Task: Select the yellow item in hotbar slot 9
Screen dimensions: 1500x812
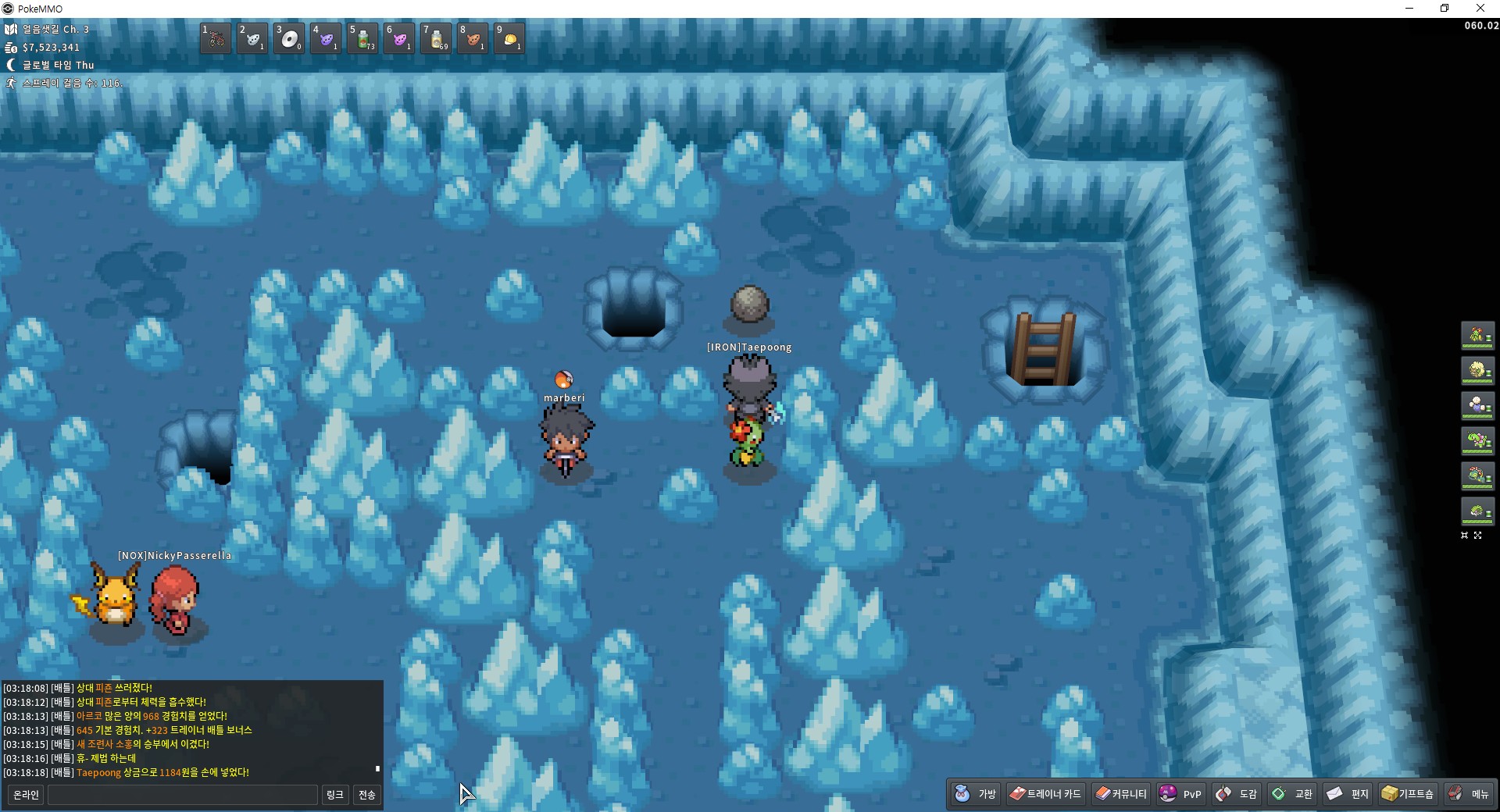Action: 509,38
